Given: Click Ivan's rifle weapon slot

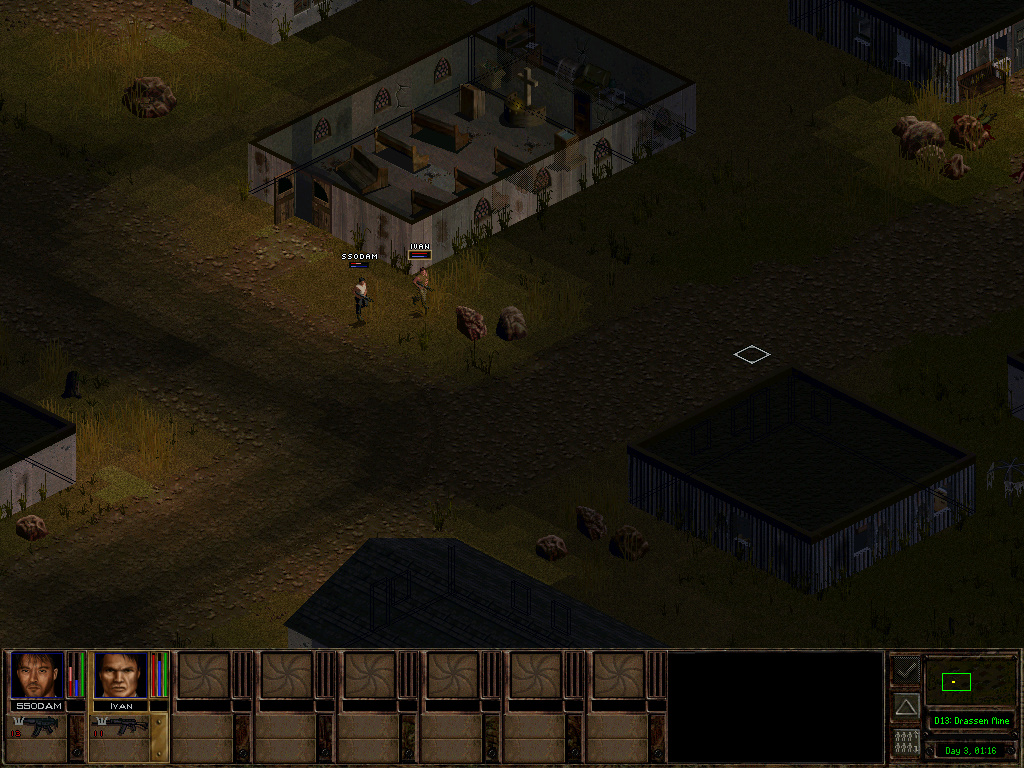Looking at the screenshot, I should pyautogui.click(x=121, y=727).
